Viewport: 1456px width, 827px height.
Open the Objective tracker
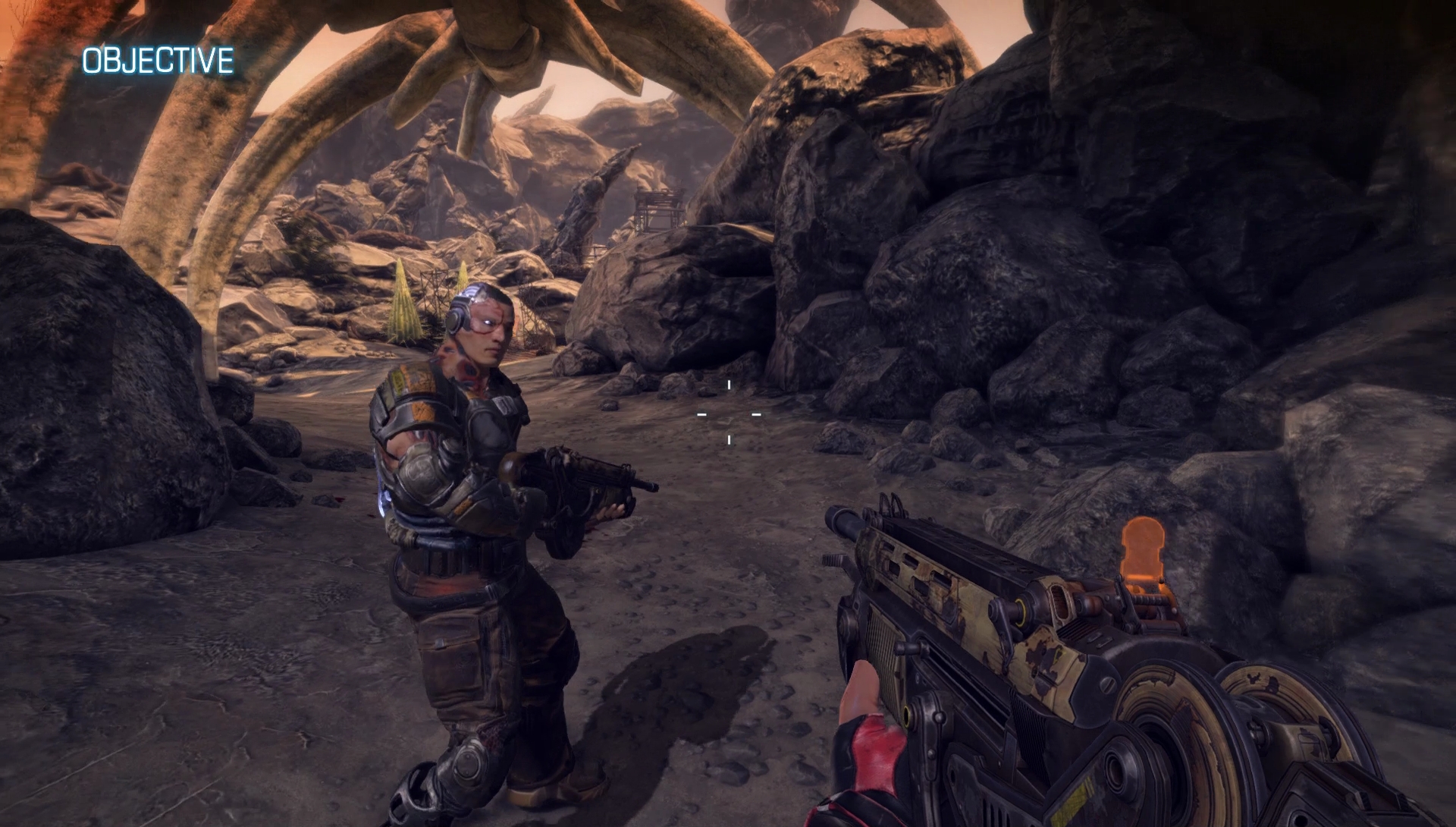(158, 61)
